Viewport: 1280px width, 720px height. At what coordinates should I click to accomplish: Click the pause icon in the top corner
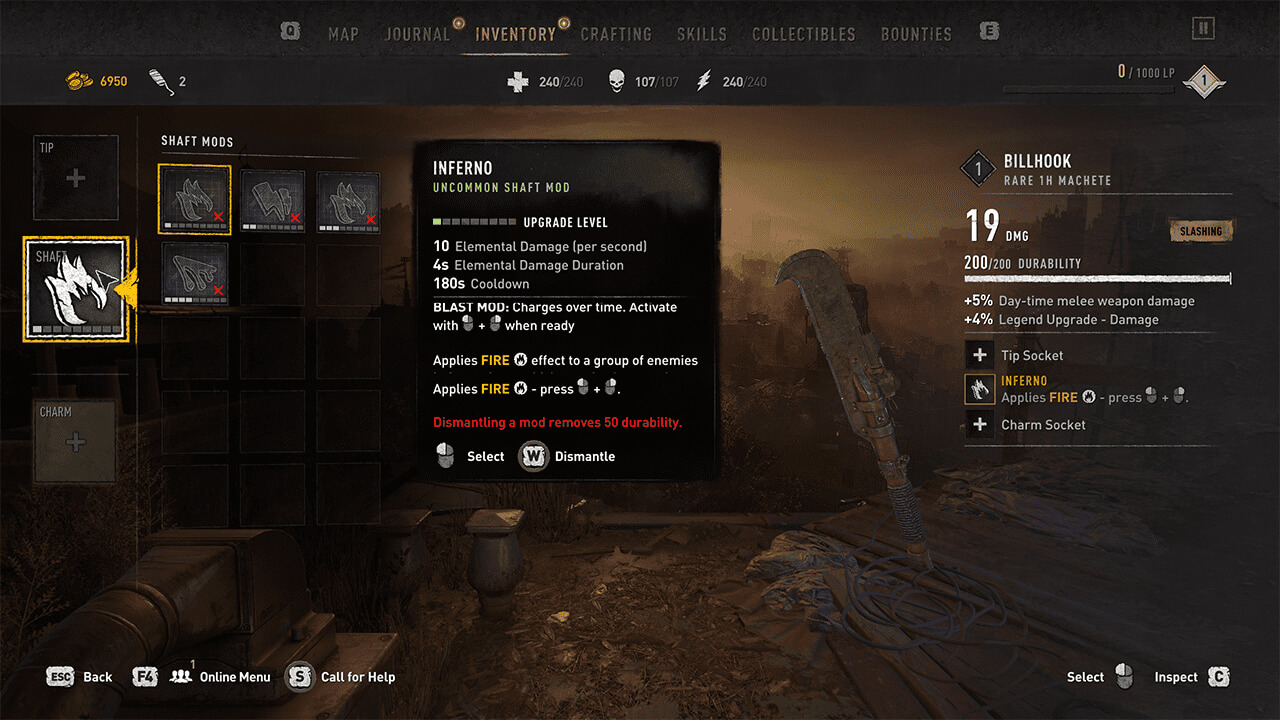1203,28
